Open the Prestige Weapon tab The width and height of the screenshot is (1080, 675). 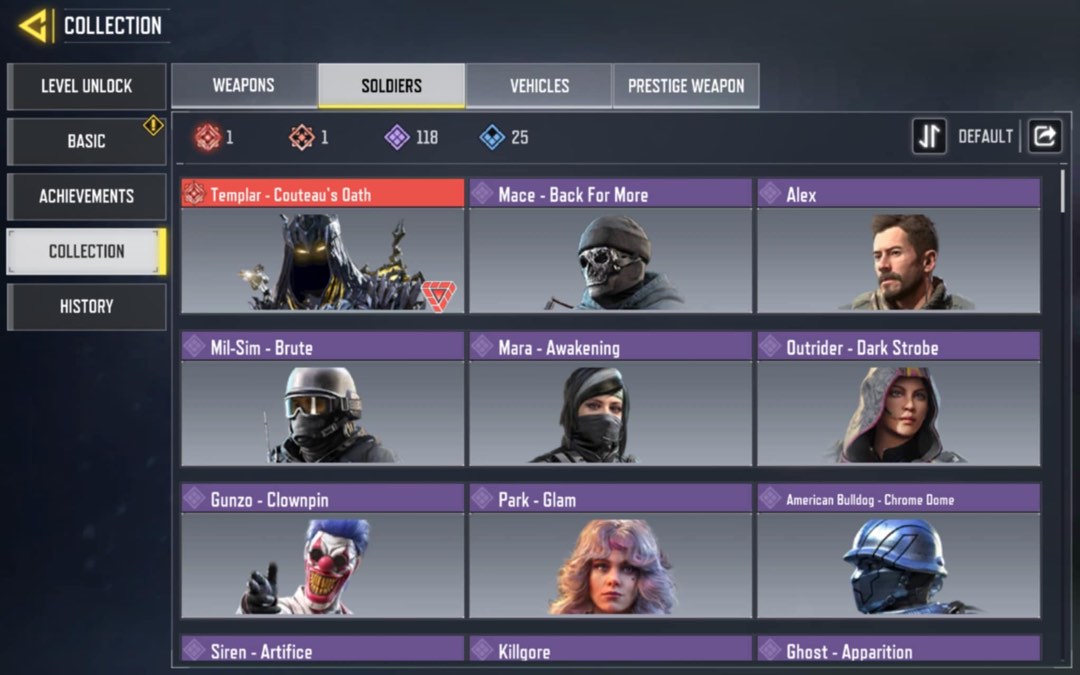tap(686, 86)
